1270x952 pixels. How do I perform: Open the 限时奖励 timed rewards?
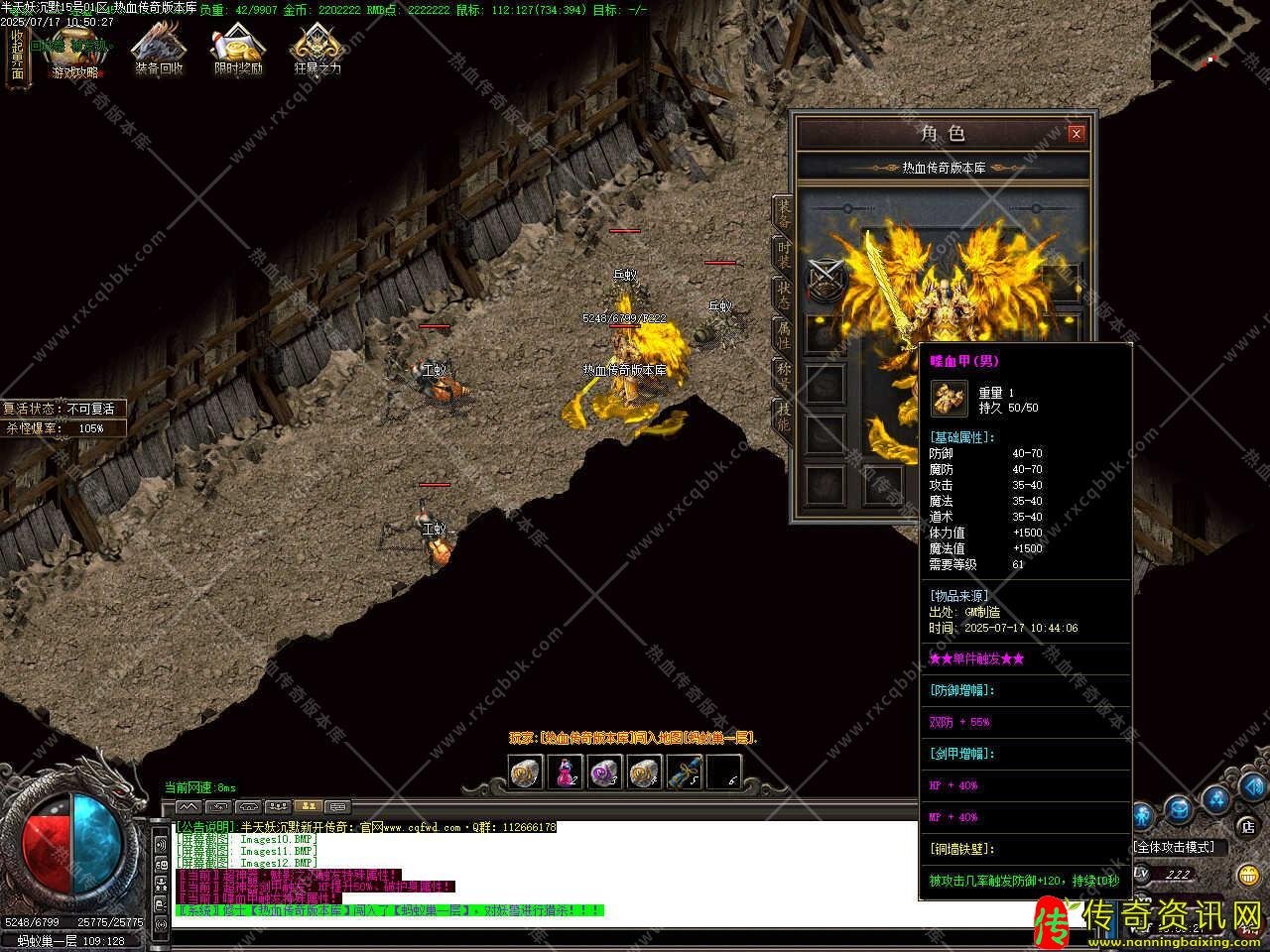tap(238, 51)
